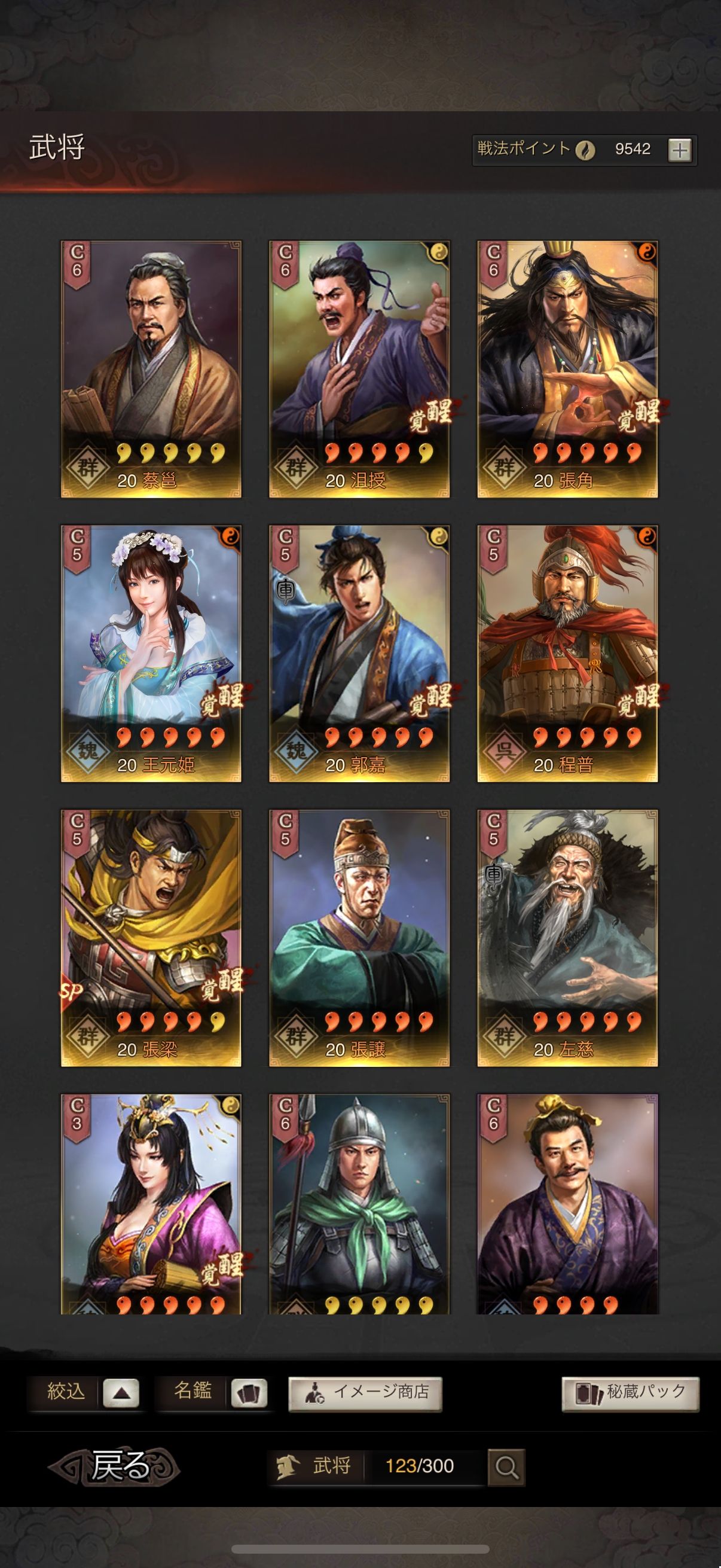Select the 蔡邕 general card
The height and width of the screenshot is (1568, 721).
(x=151, y=369)
